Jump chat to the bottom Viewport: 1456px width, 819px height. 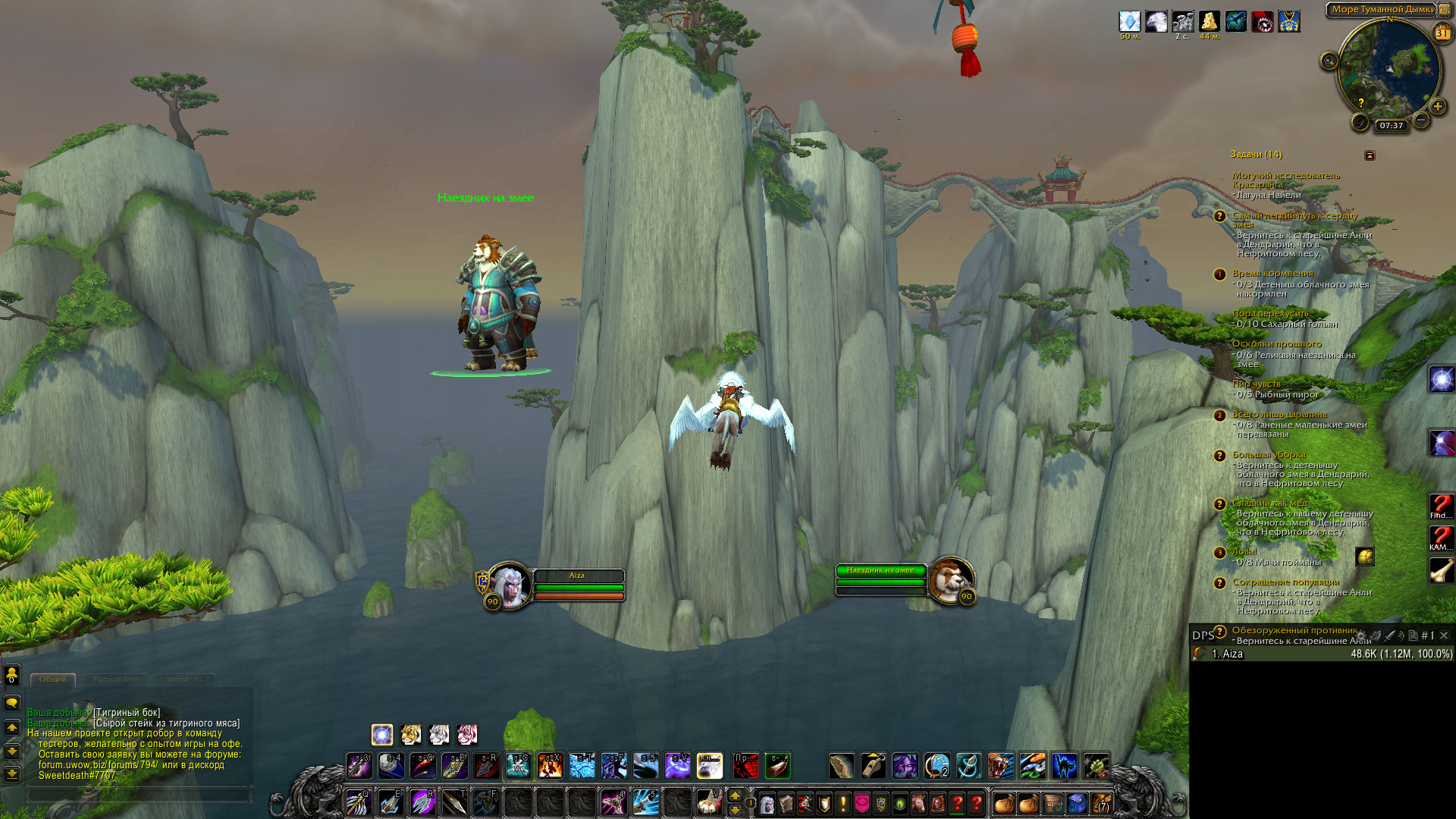pos(12,774)
